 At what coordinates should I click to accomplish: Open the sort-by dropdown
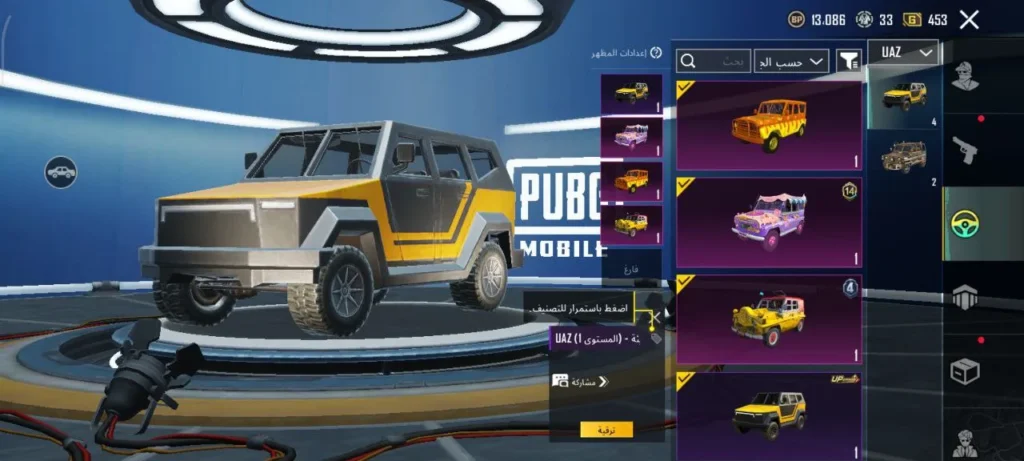point(791,62)
